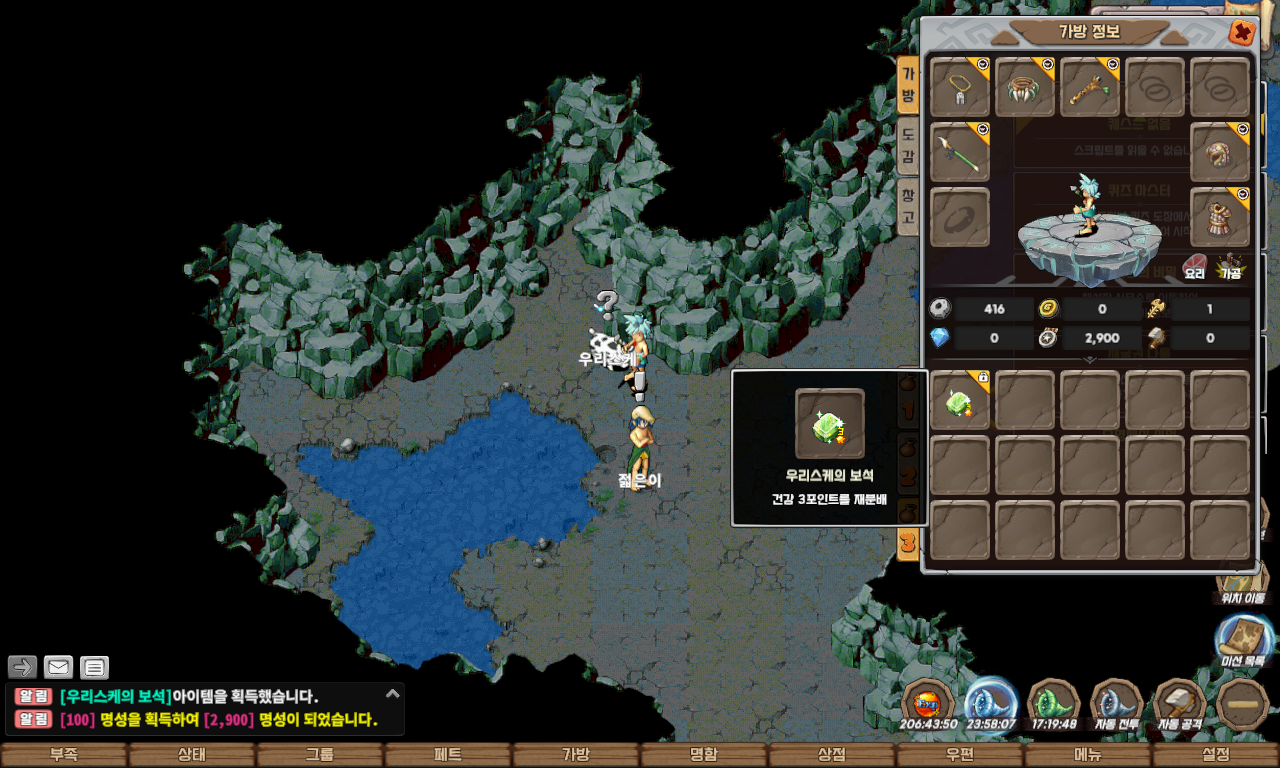
Task: Toggle 자동 공격 auto attack axe icon
Action: click(1180, 703)
